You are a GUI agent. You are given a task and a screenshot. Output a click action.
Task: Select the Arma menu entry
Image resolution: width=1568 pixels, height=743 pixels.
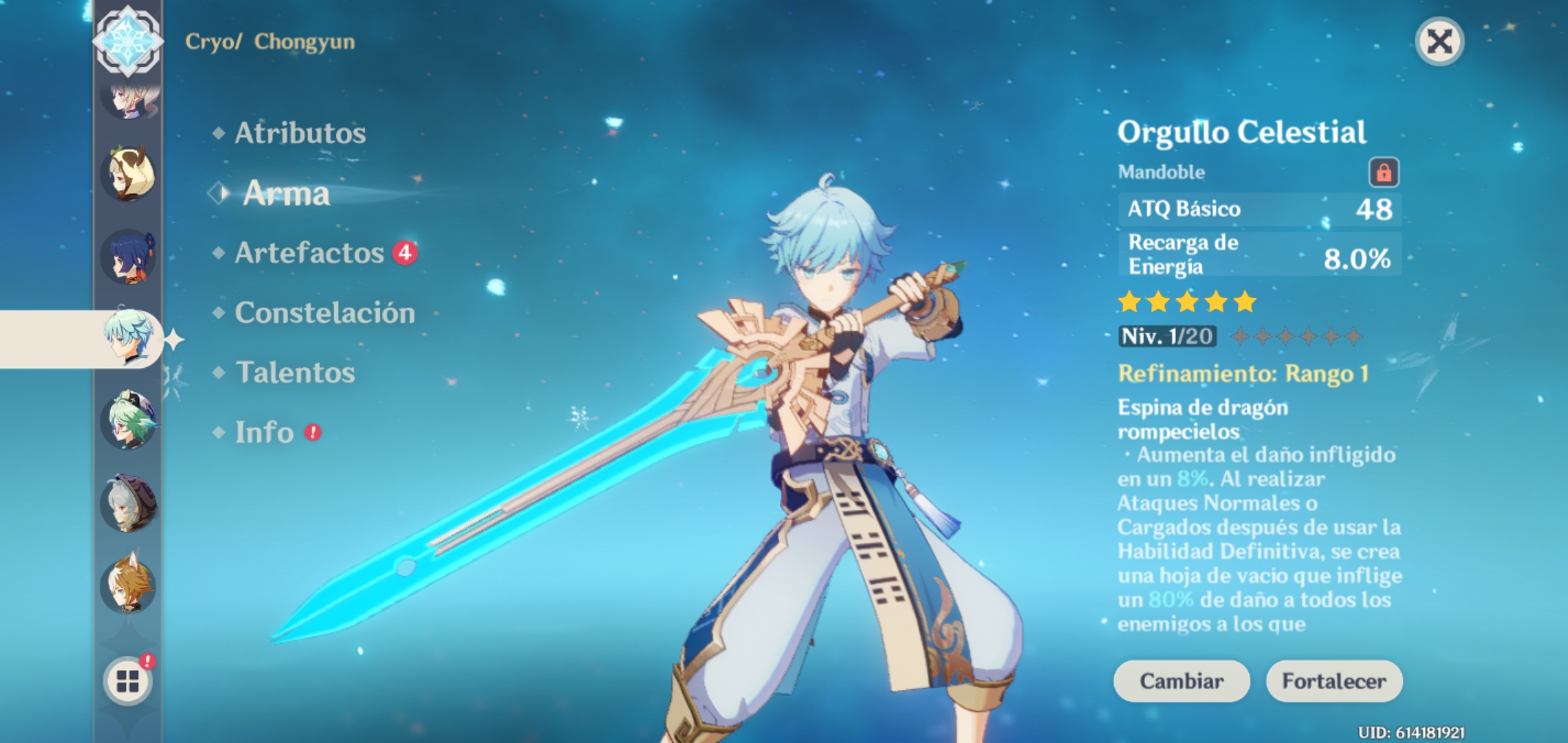point(287,195)
